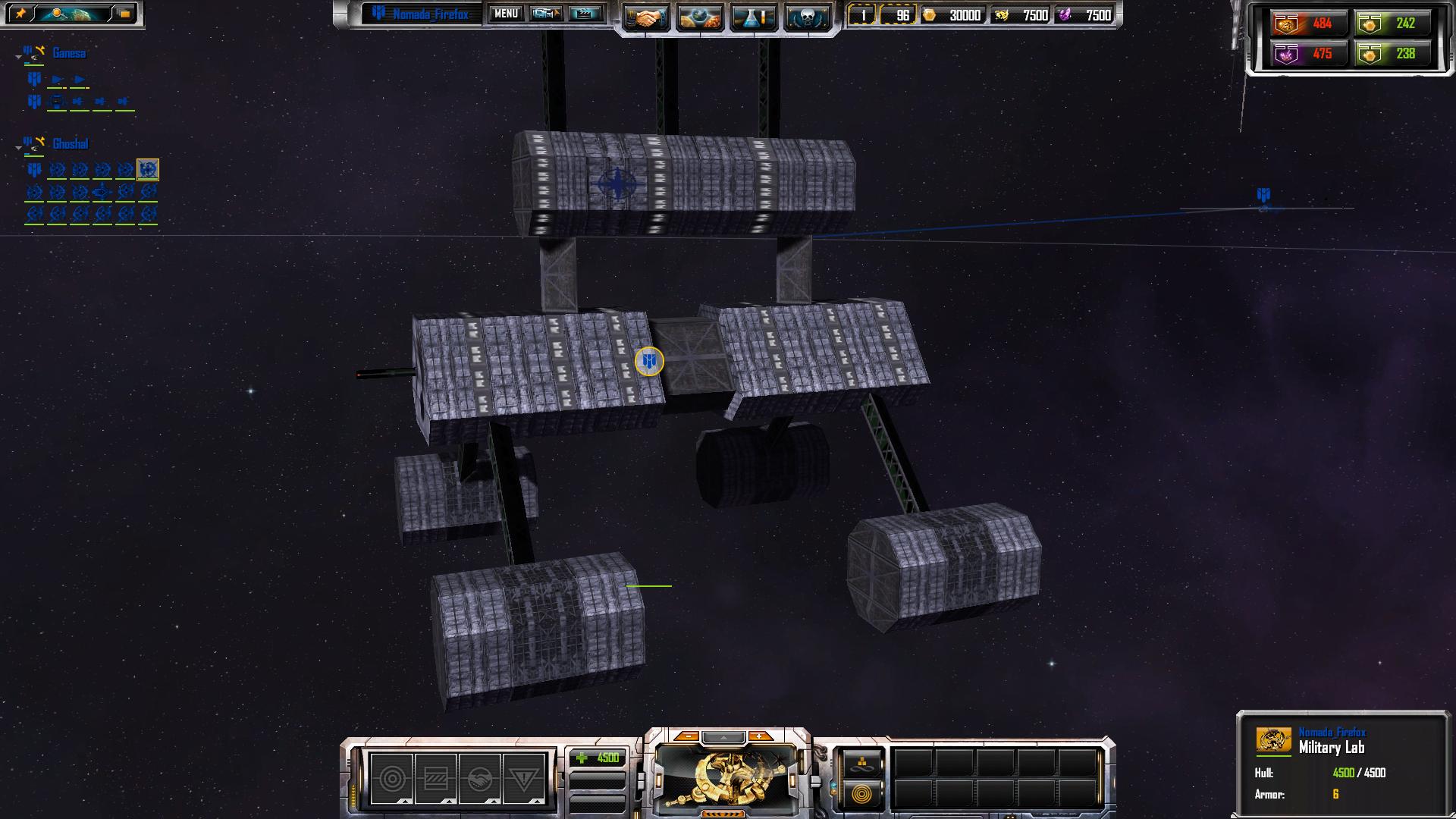Open the planets and empire overview screen

coord(699,17)
